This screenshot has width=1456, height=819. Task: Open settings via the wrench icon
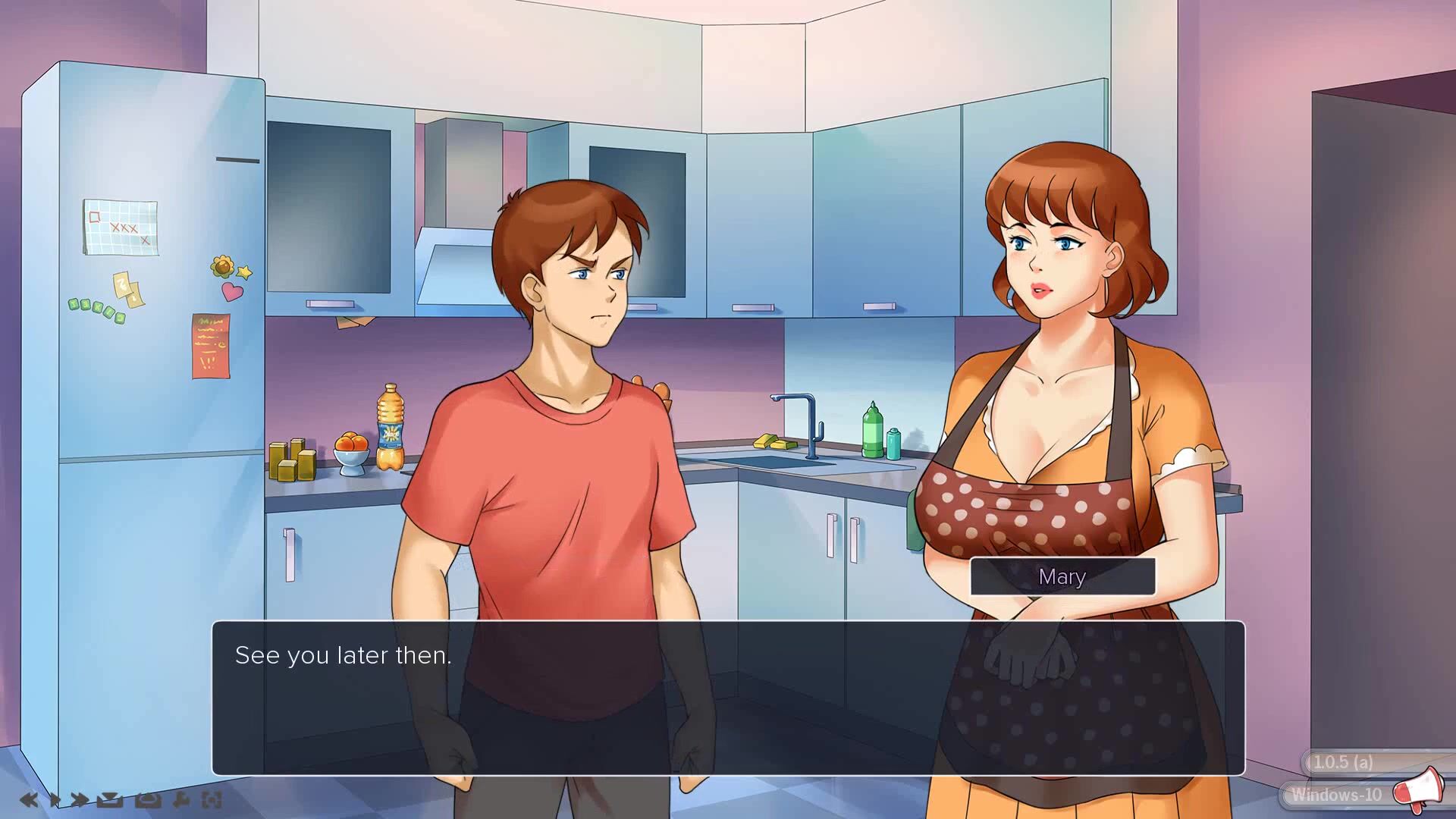[x=181, y=799]
